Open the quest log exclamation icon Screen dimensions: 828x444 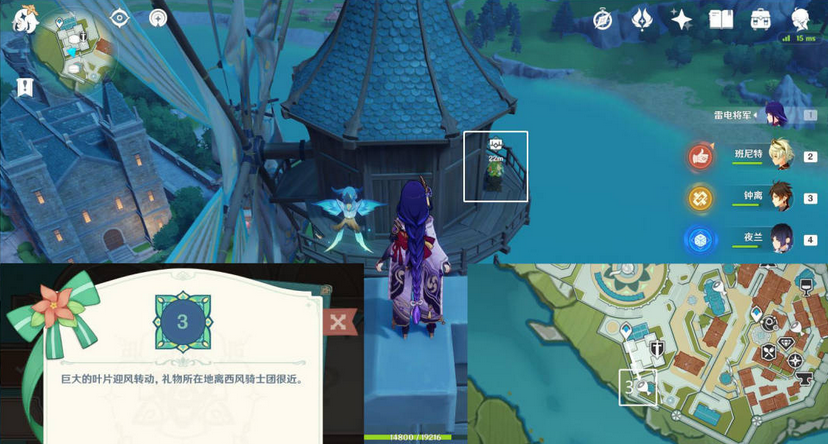click(25, 87)
